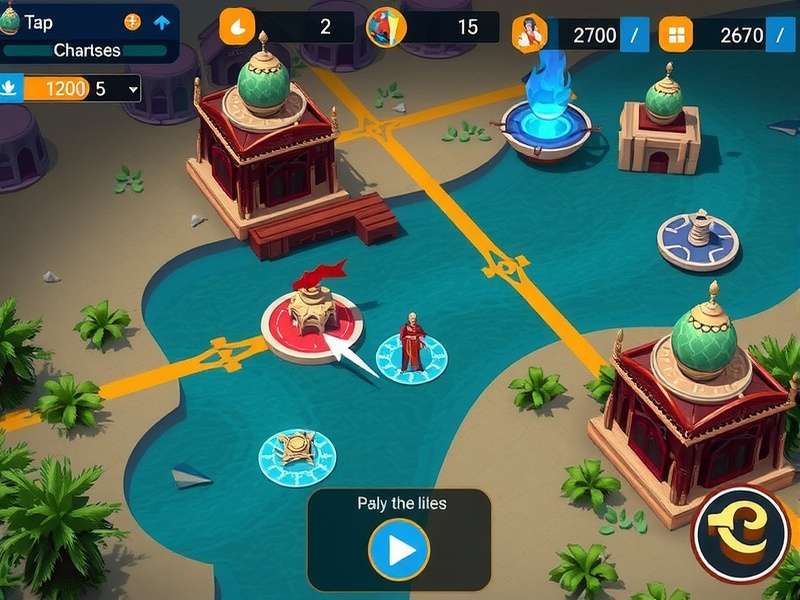
Task: Choose the blue disc with the golden emblem
Action: tap(297, 453)
